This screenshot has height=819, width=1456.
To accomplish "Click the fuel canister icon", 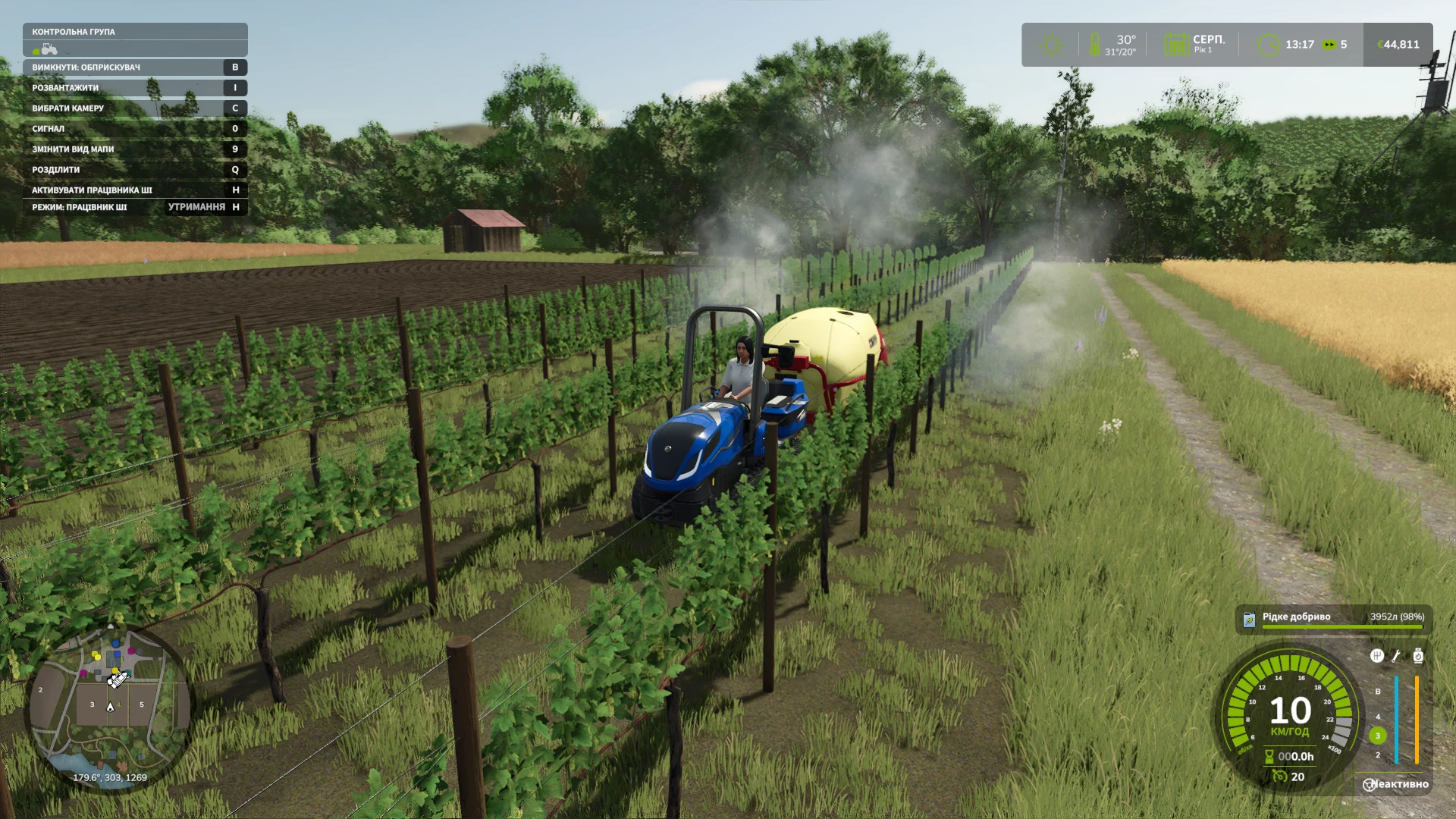I will click(x=1418, y=656).
